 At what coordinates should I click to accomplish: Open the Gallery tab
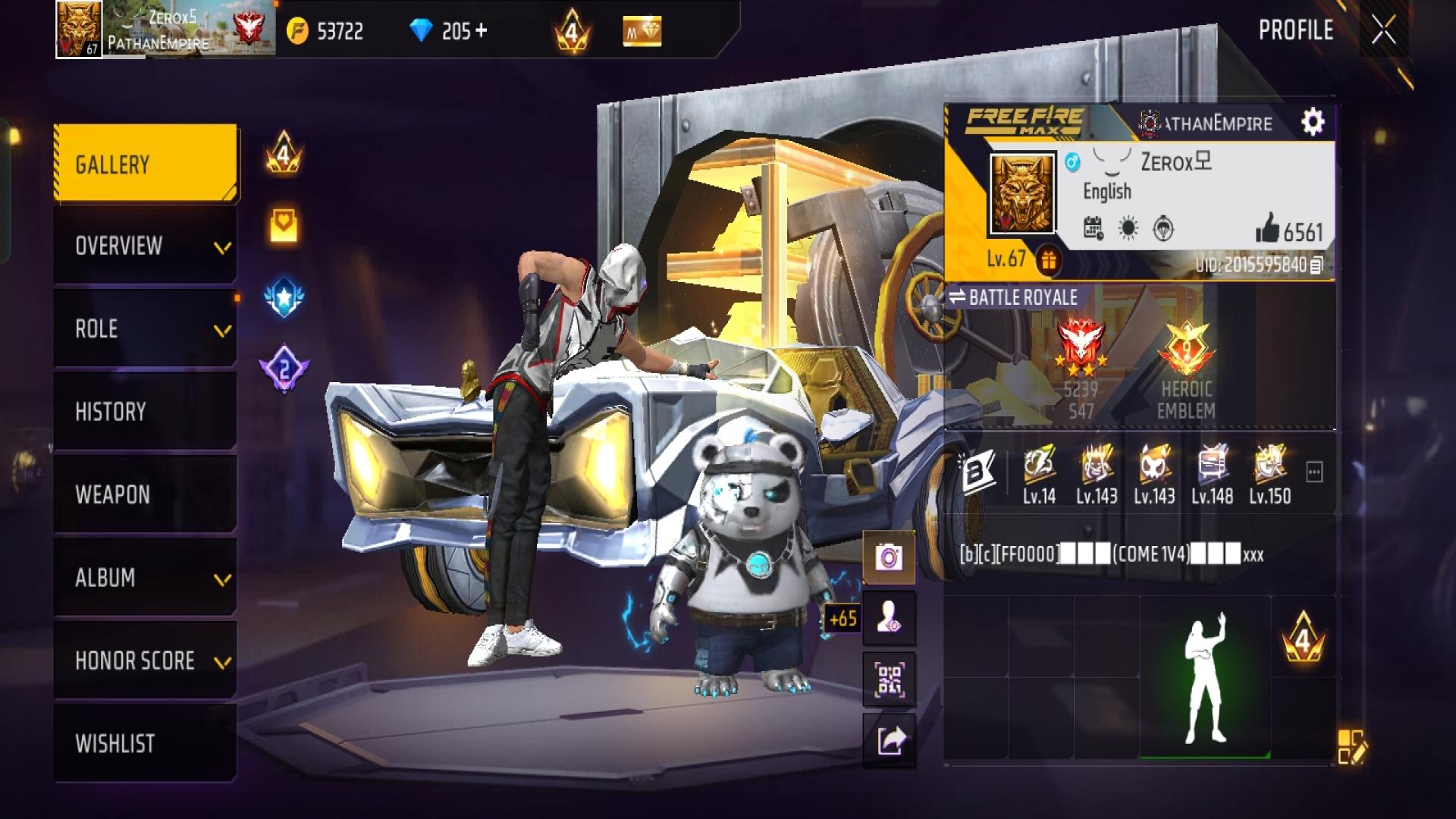[x=146, y=164]
